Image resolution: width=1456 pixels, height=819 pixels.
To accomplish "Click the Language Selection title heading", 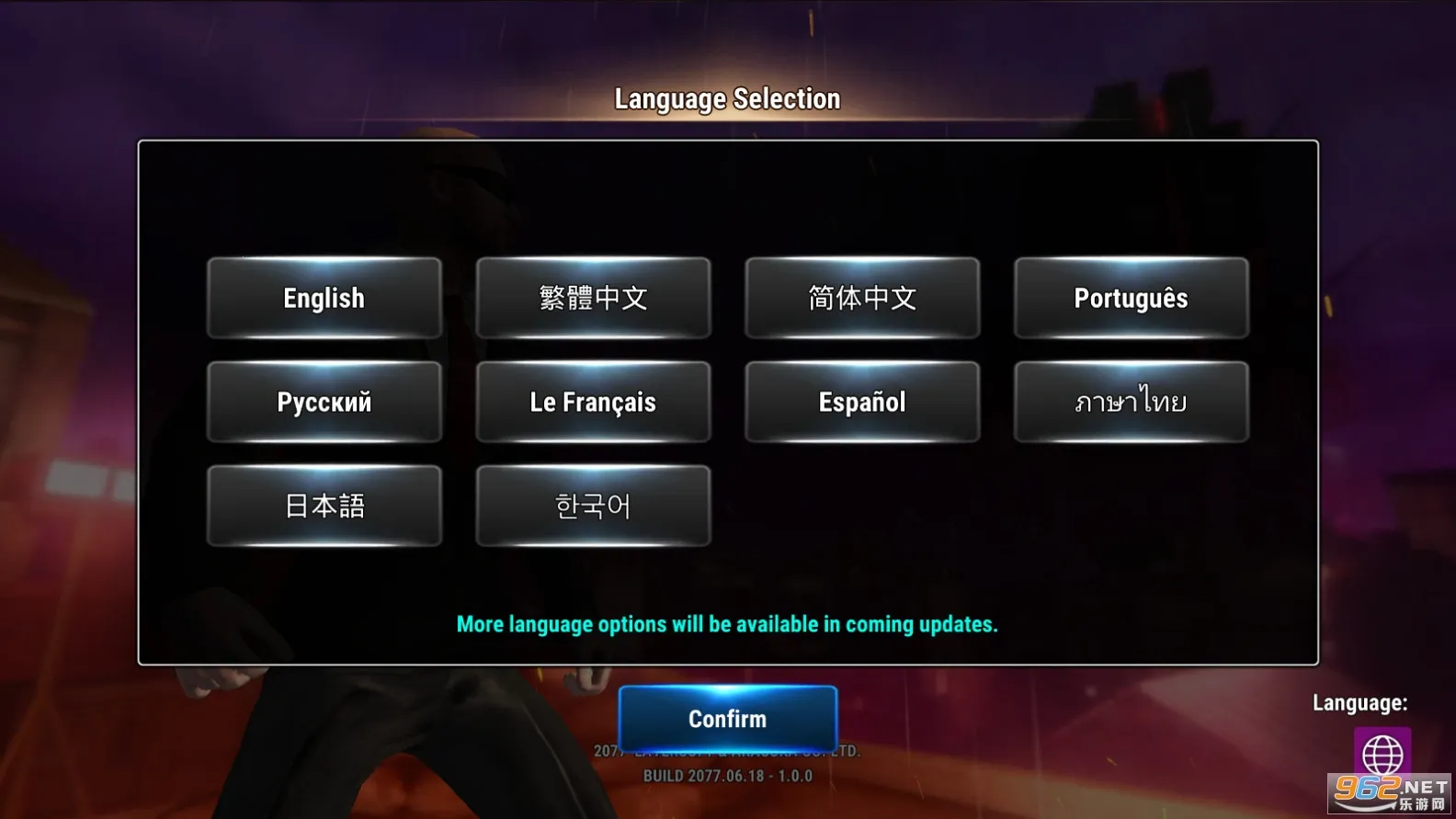I will click(727, 97).
